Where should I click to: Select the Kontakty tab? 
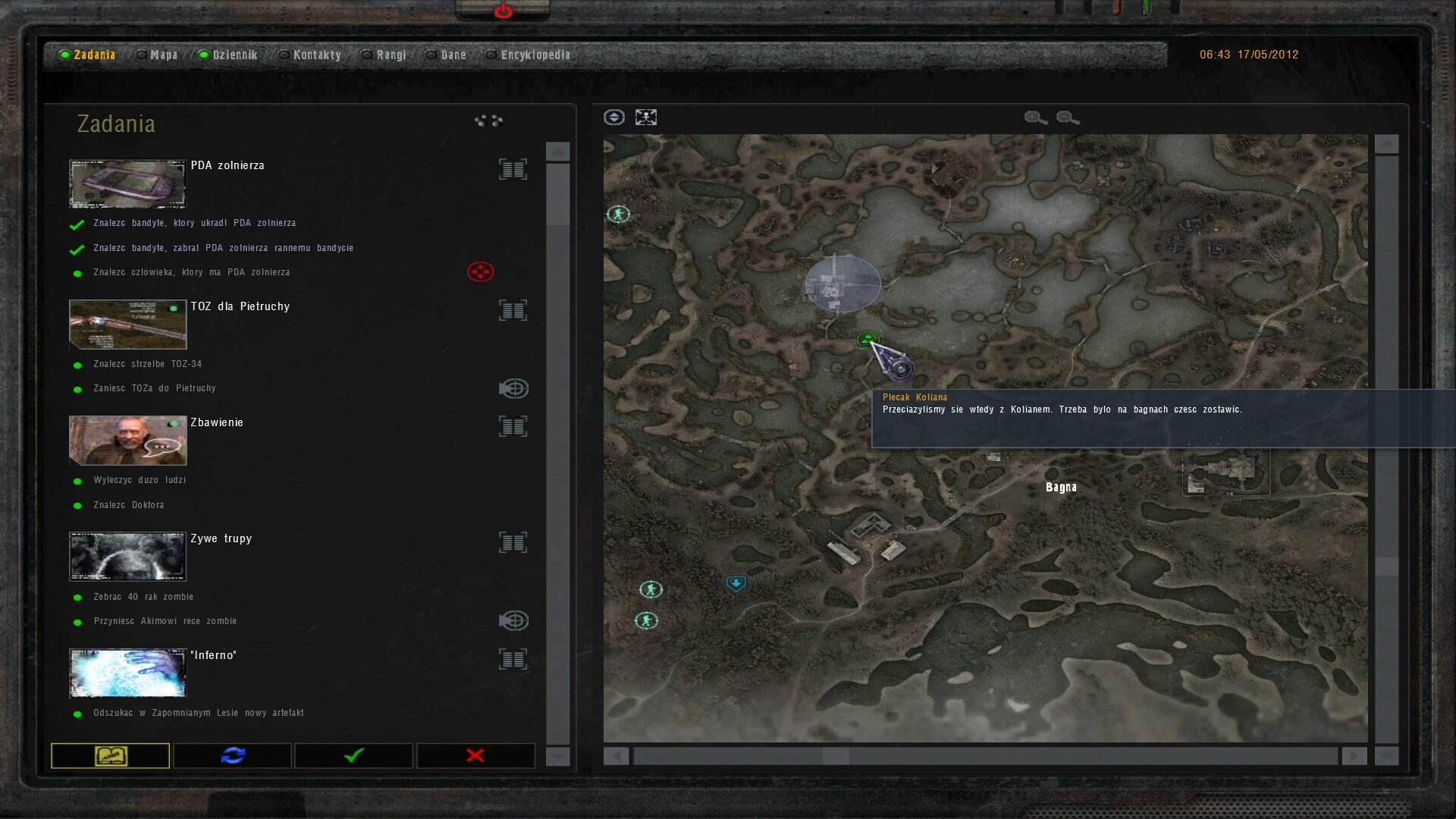pos(316,55)
